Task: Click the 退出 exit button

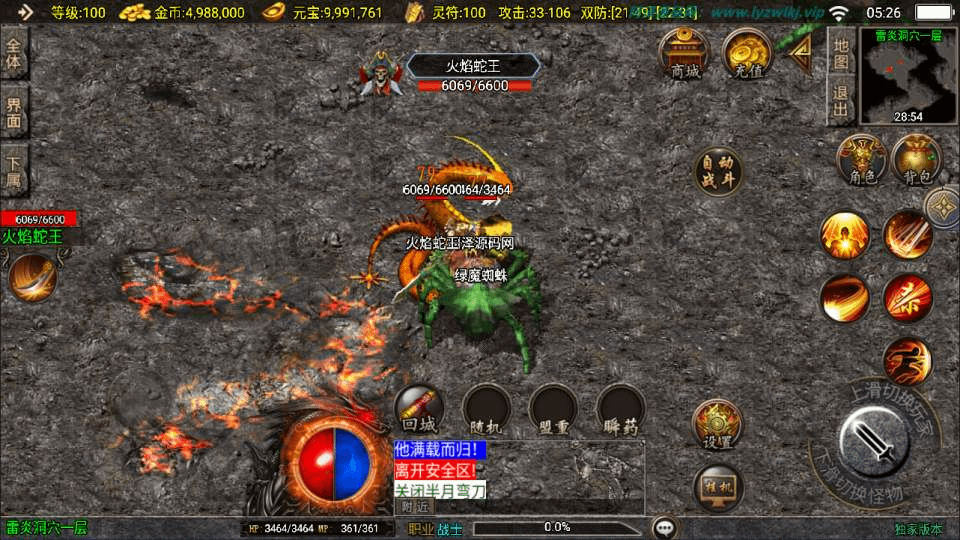Action: 841,99
